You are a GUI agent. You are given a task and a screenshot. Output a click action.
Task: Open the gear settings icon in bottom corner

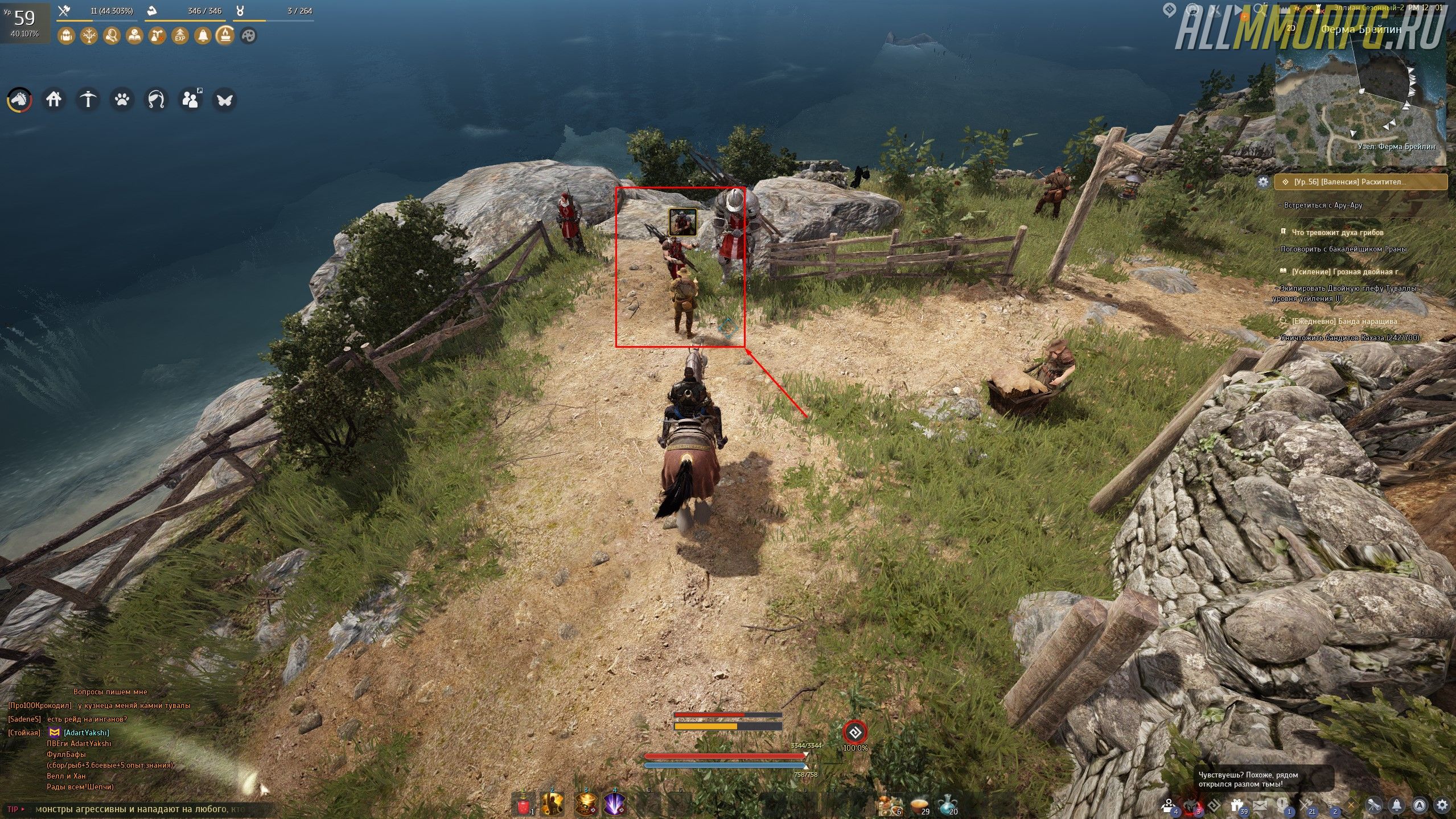pyautogui.click(x=1442, y=805)
